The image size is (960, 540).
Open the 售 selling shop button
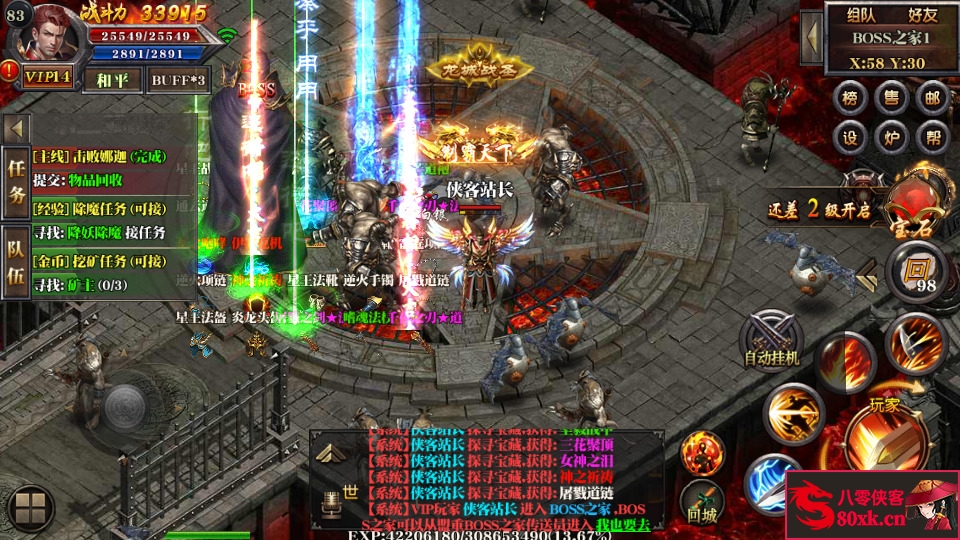pyautogui.click(x=890, y=98)
